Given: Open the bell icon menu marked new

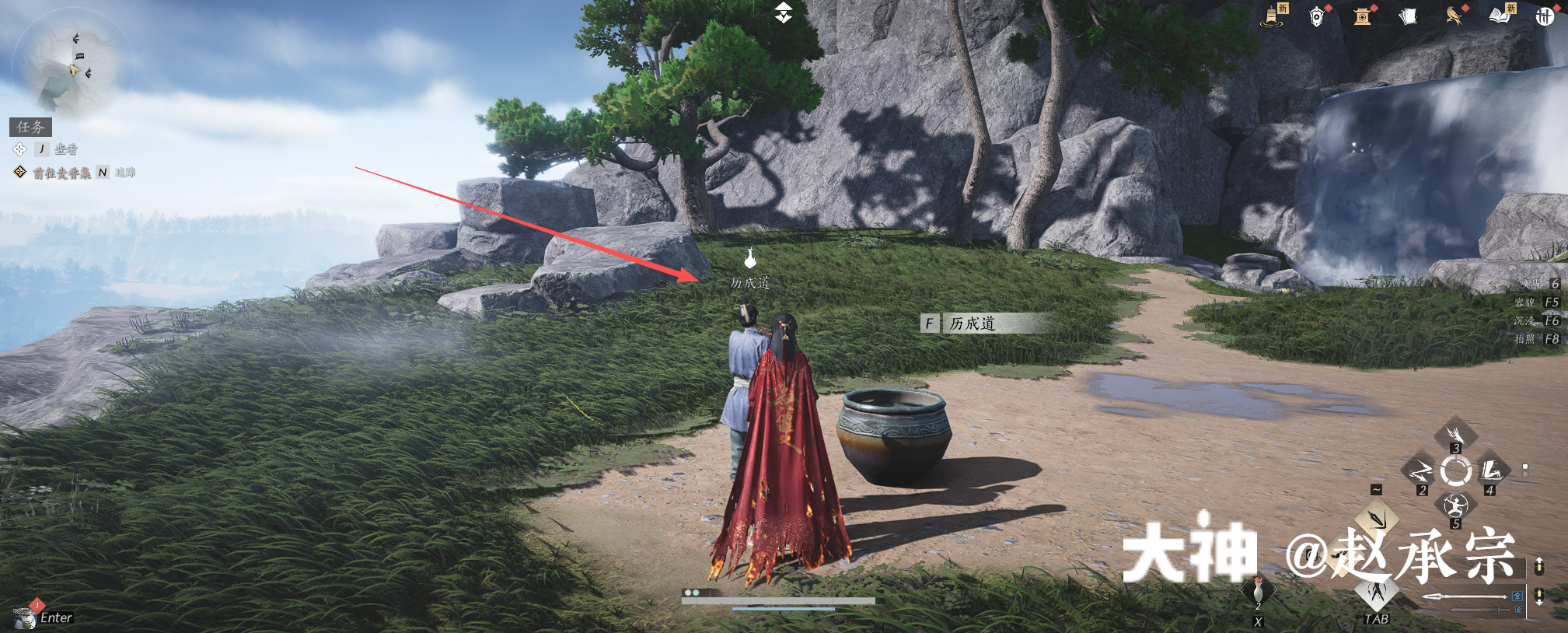Looking at the screenshot, I should point(1272,16).
